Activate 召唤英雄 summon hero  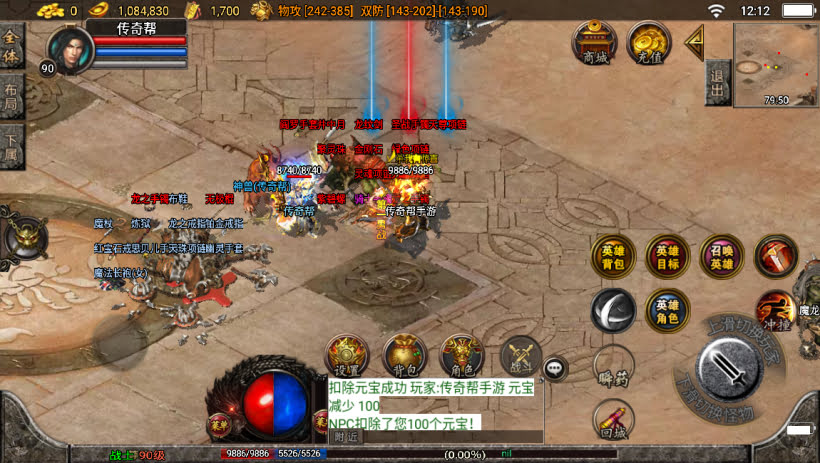pos(721,256)
